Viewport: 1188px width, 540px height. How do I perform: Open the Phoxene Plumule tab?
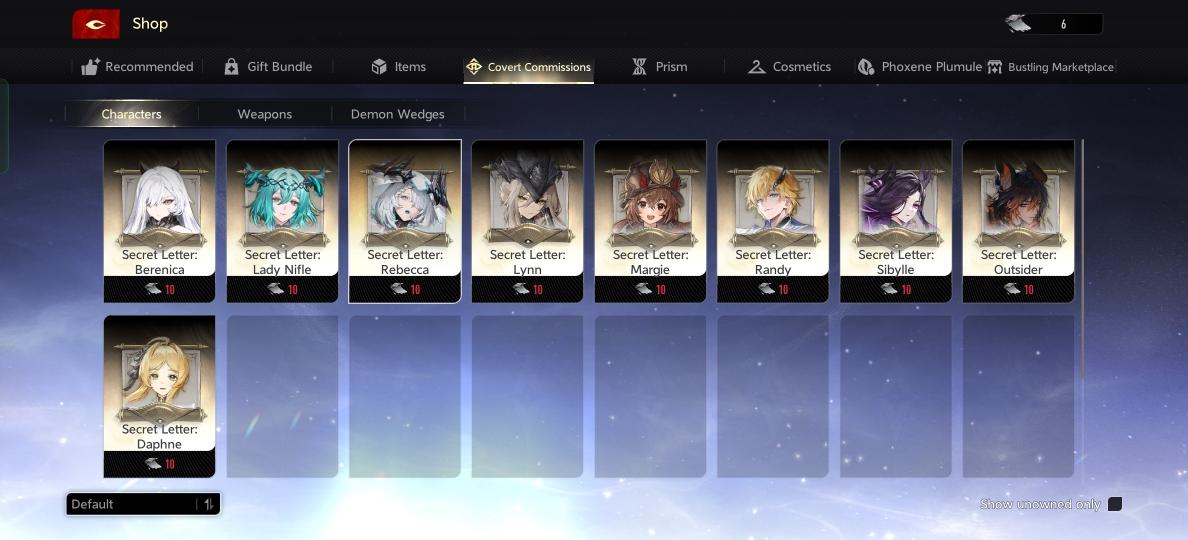coord(920,67)
